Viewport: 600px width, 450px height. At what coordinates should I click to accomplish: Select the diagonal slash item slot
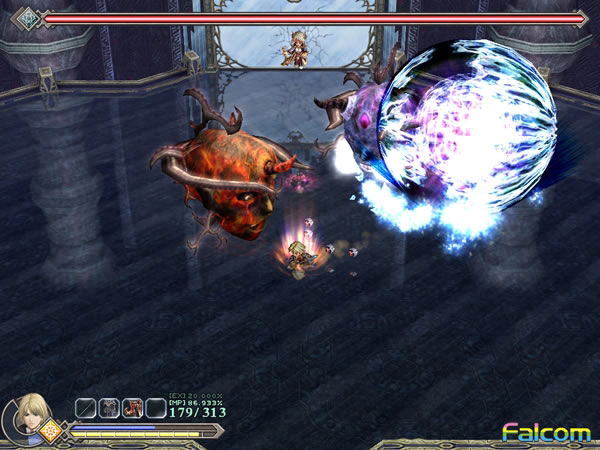pos(87,408)
